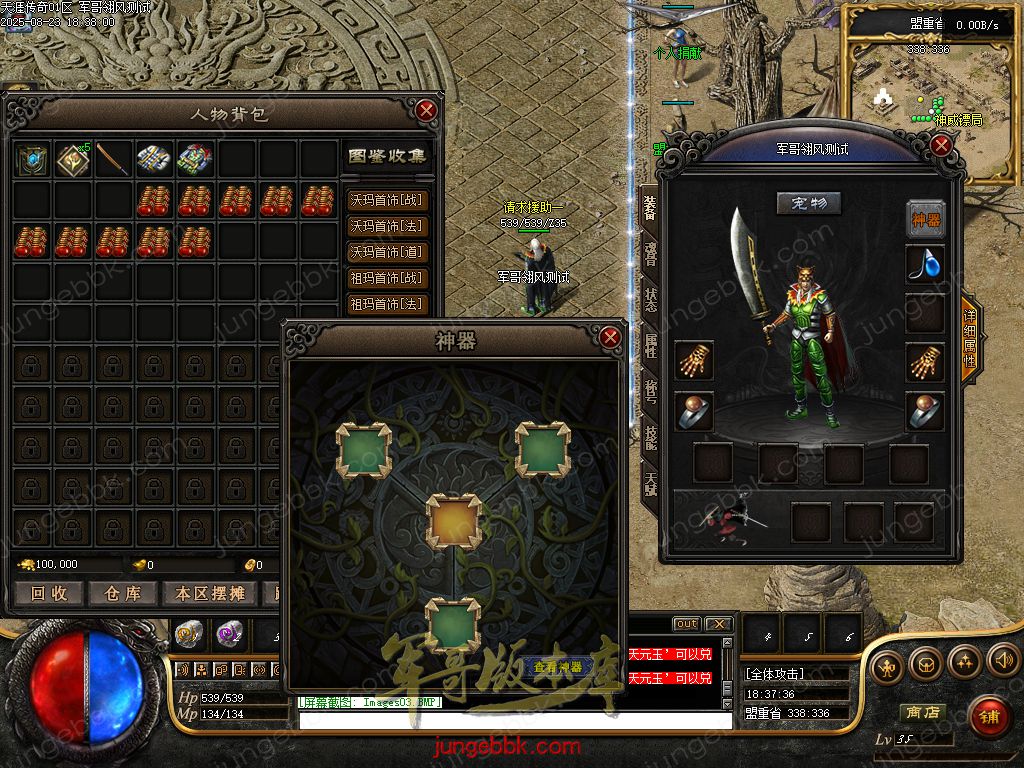Choose the 祖玛首饰[法] entry
Image resolution: width=1024 pixels, height=768 pixels.
(x=386, y=304)
